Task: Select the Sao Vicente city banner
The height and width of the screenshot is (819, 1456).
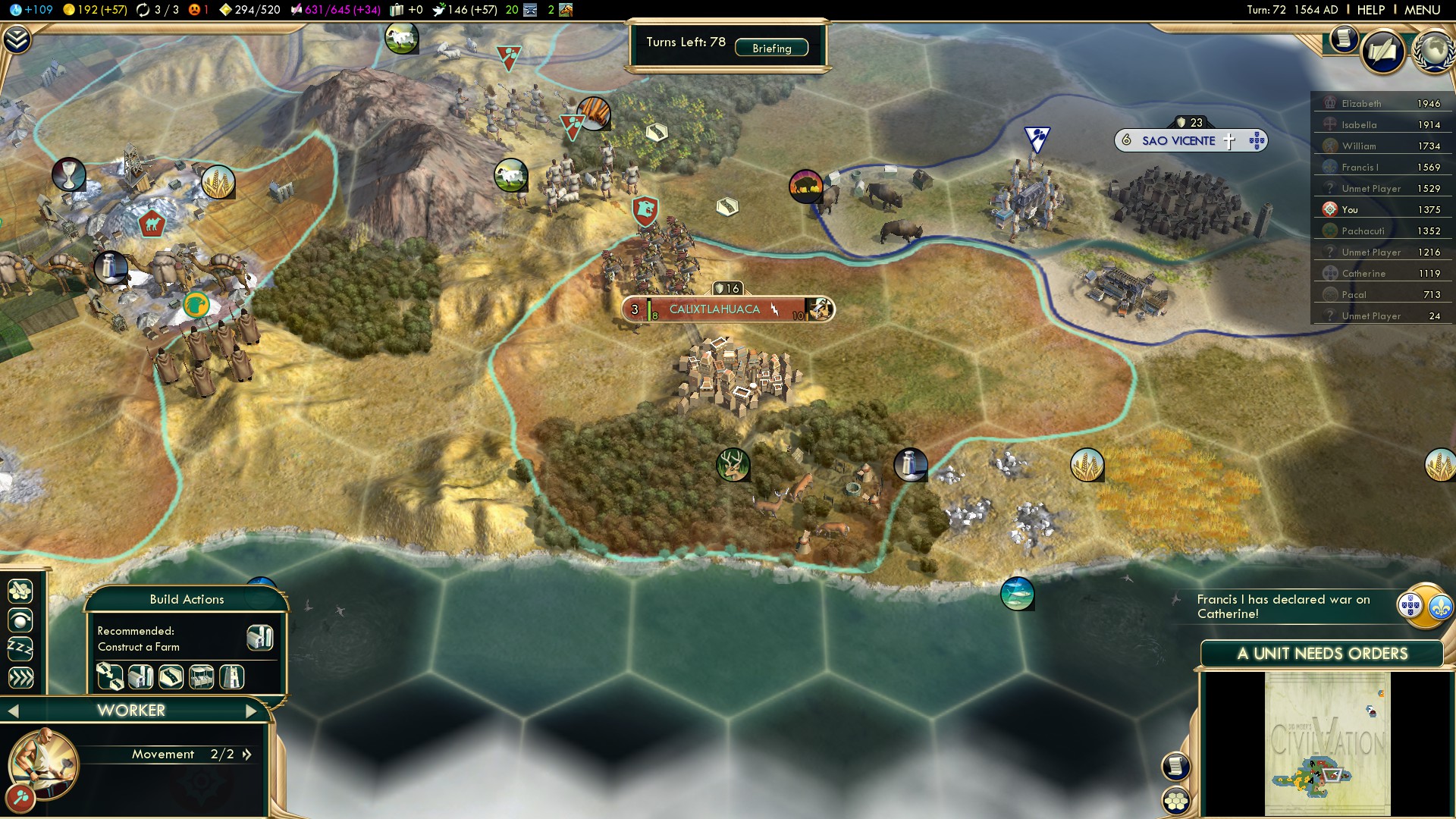Action: coord(1178,141)
